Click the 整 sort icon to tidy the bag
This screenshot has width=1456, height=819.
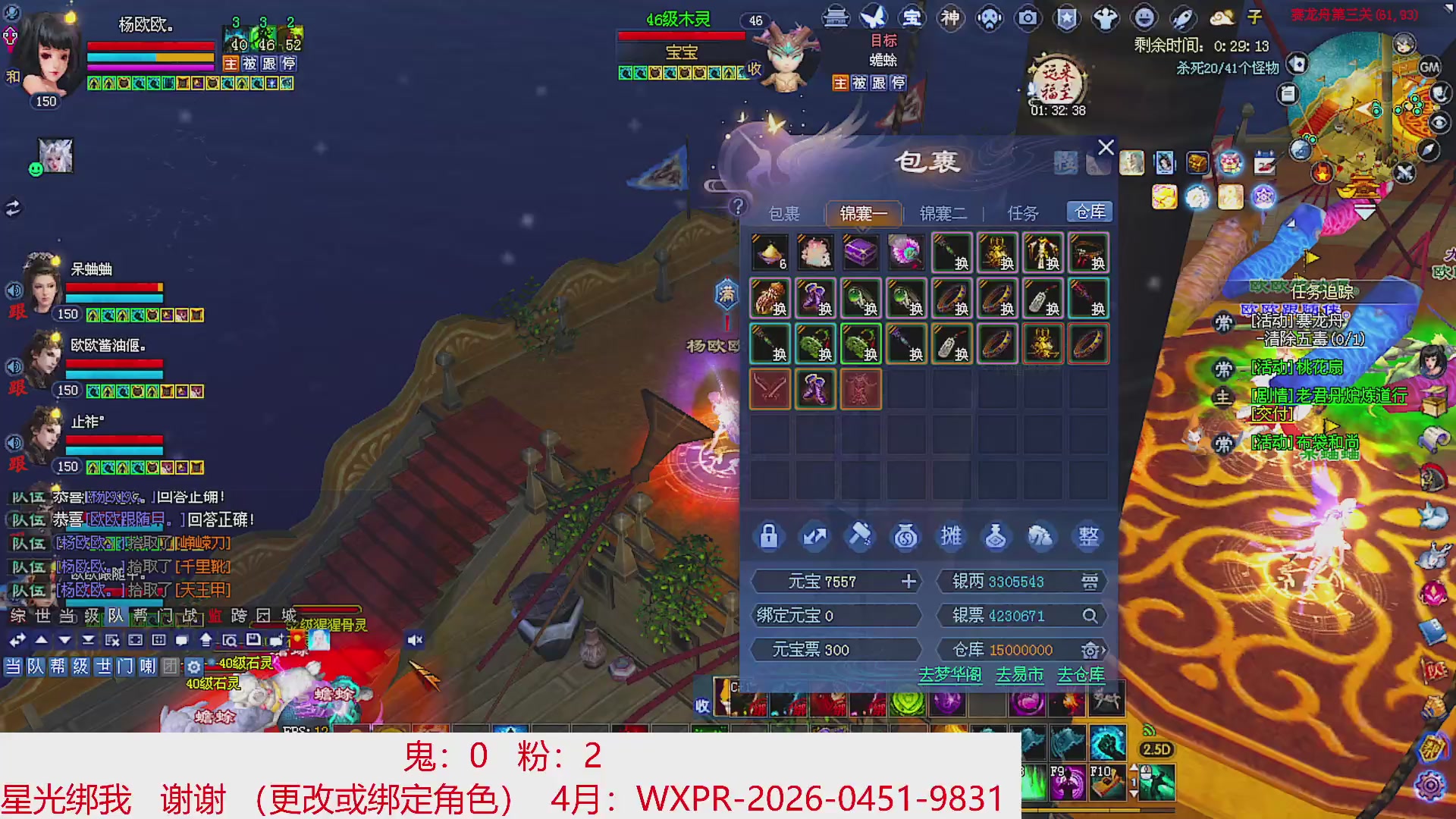(1088, 537)
